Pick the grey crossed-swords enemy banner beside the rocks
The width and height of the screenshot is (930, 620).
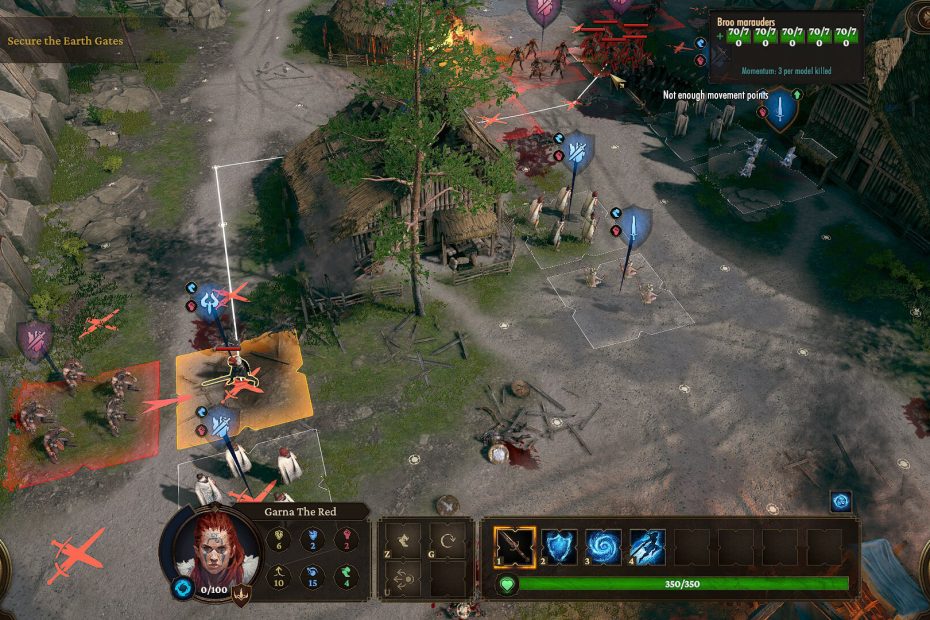[x=35, y=339]
